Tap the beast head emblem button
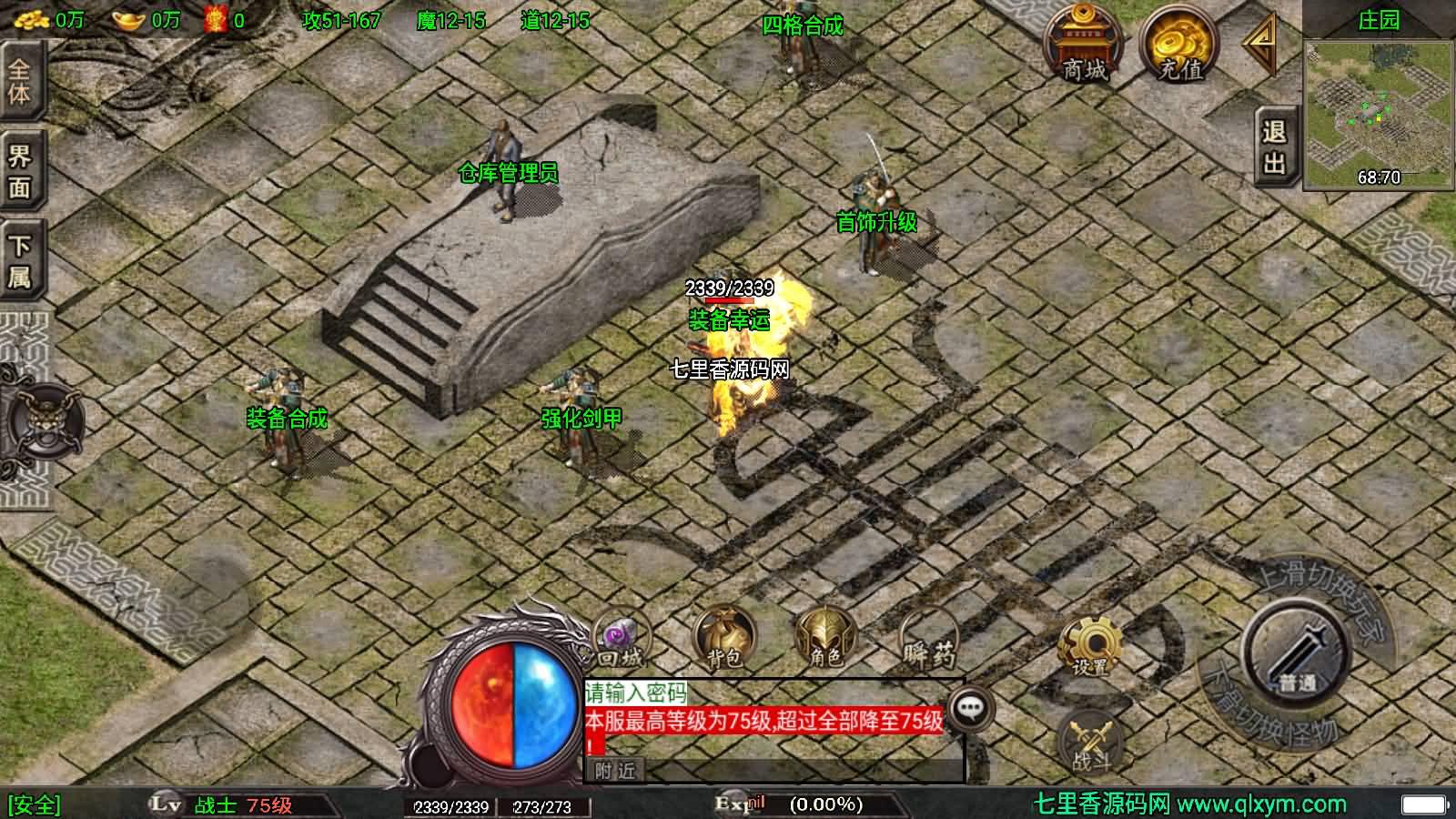Viewport: 1456px width, 819px height. [43, 422]
